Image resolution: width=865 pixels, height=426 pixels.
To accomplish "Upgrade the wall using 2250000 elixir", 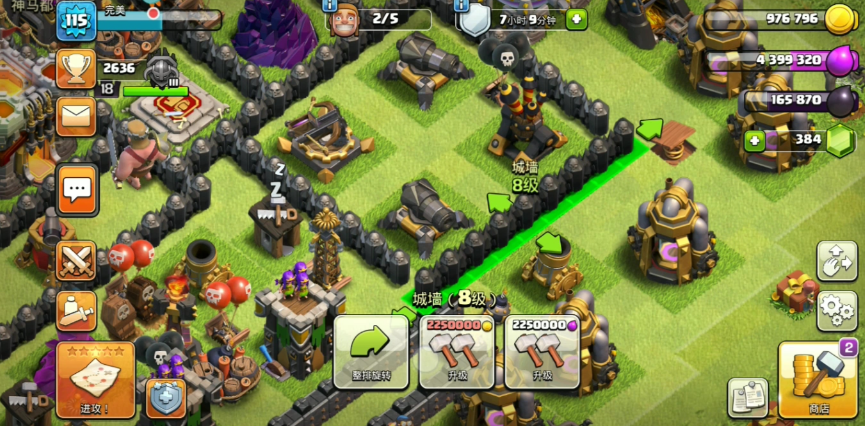I will coord(542,351).
